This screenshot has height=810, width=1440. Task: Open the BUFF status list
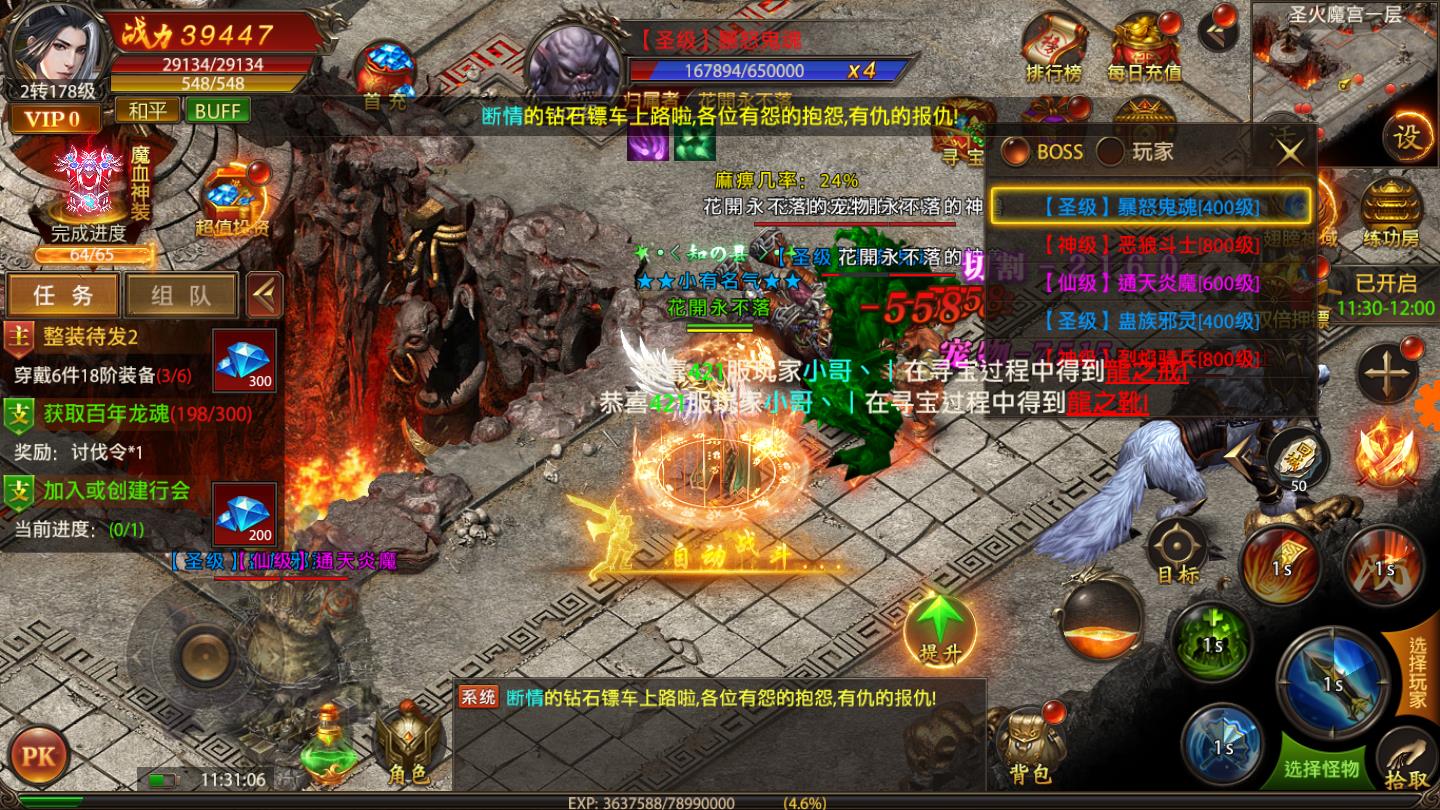click(217, 110)
